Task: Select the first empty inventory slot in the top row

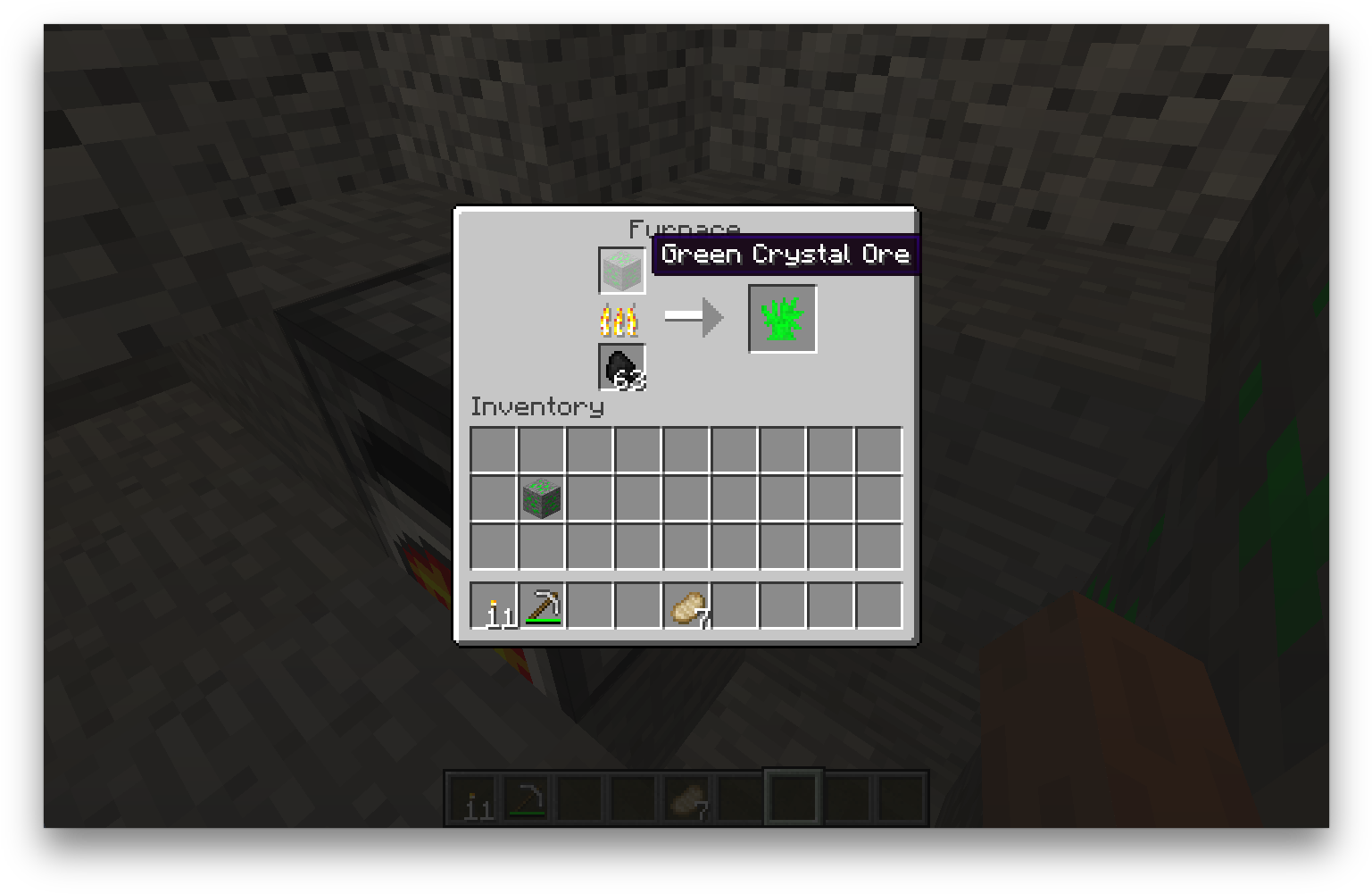Action: [x=492, y=449]
